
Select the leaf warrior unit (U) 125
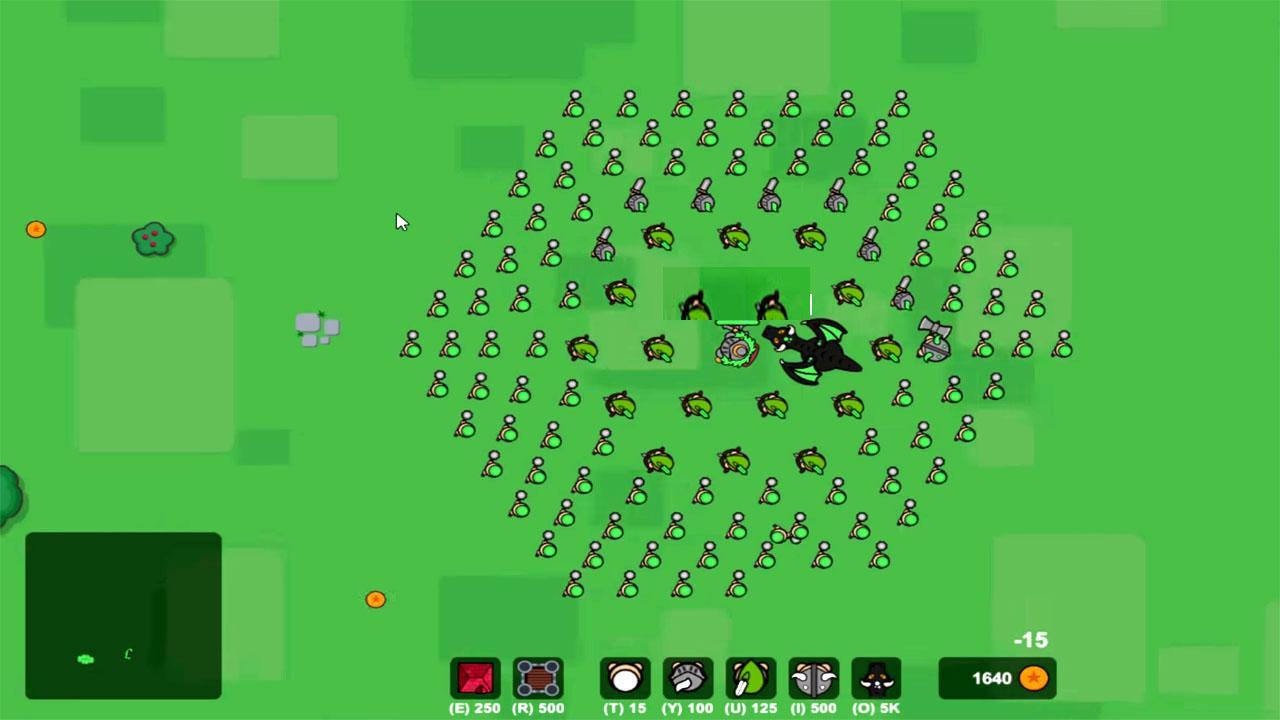pos(750,676)
